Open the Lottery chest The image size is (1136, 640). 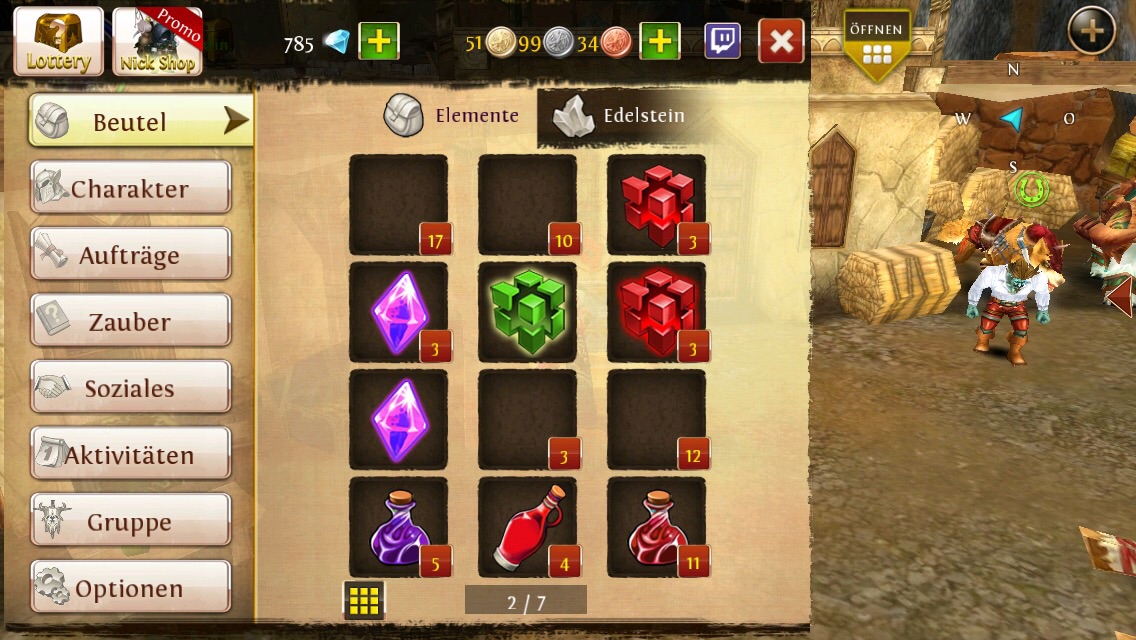[x=58, y=41]
